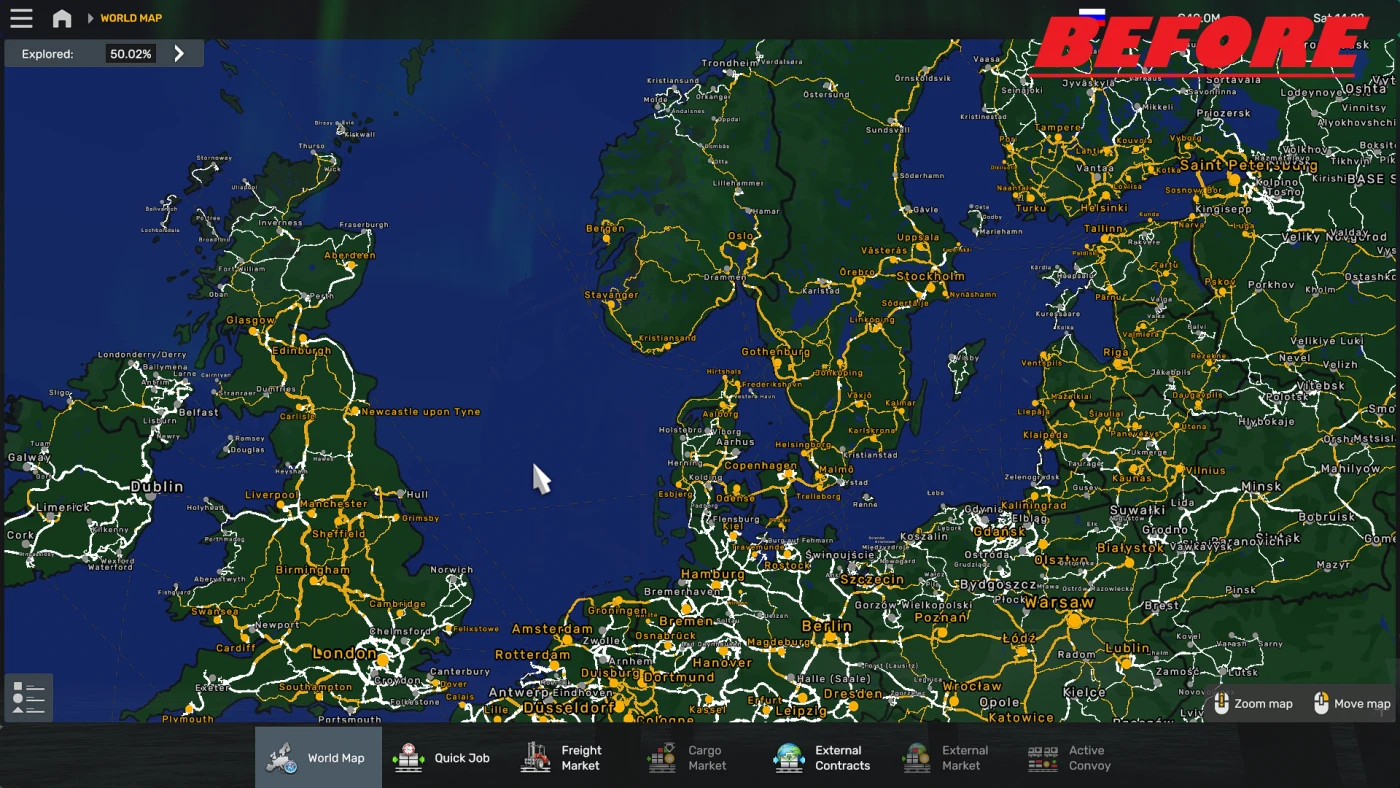This screenshot has height=788, width=1400.
Task: Click the home icon in the top bar
Action: [x=62, y=17]
